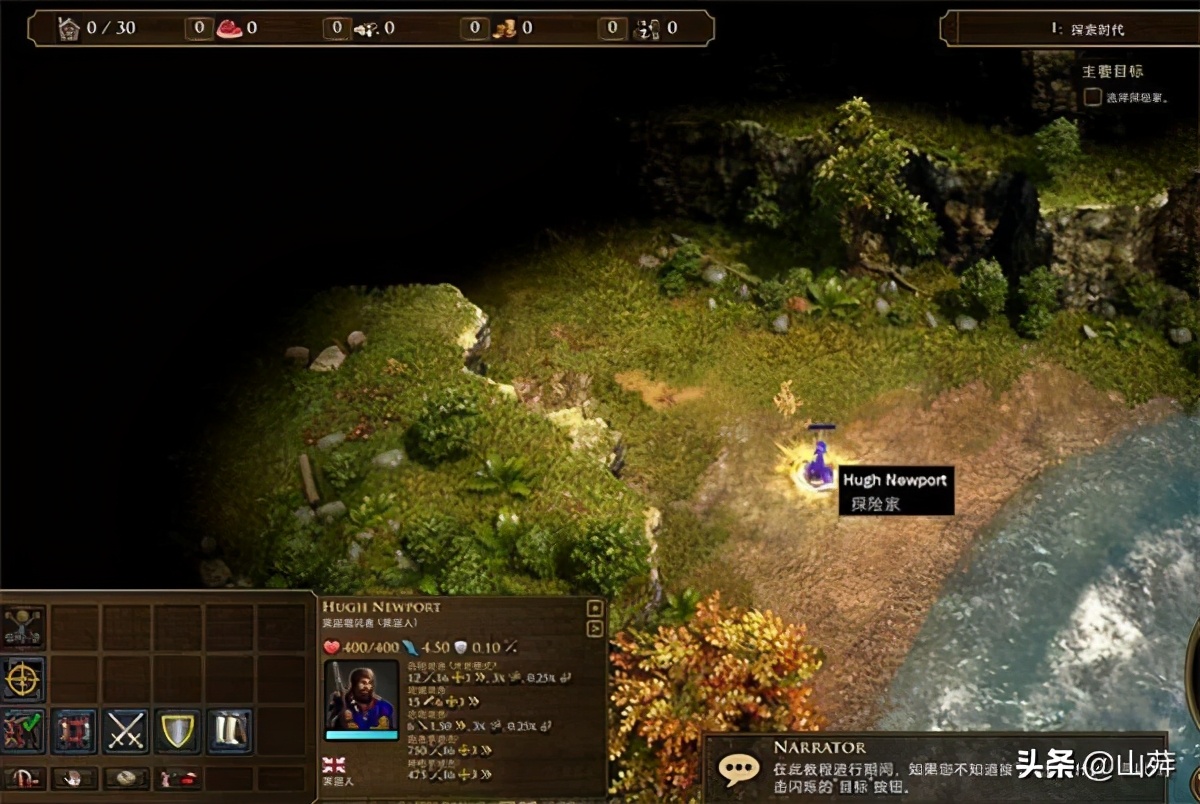This screenshot has width=1200, height=804.
Task: Select the crossed swords attack stance
Action: 126,731
